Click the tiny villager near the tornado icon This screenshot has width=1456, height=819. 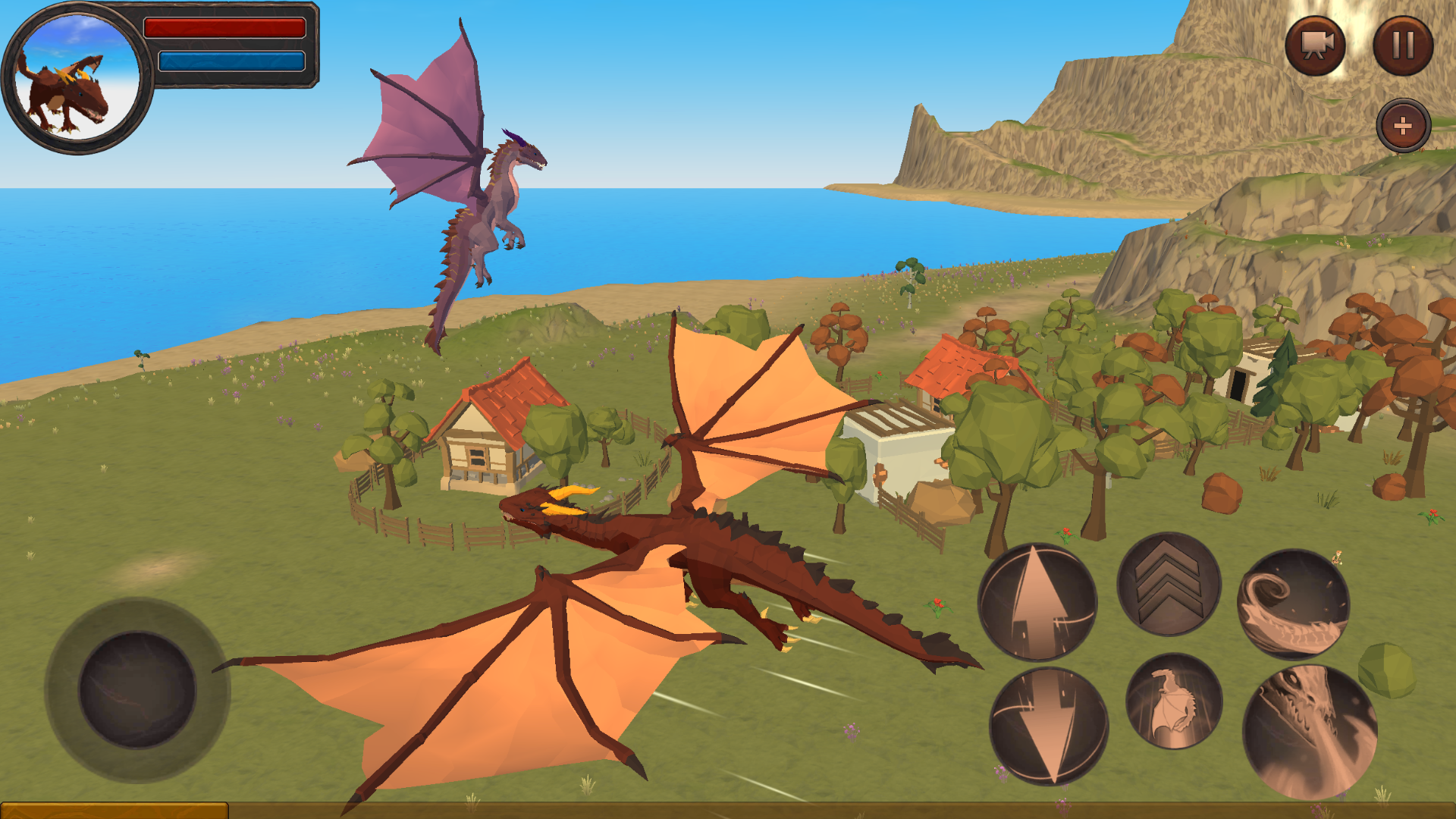pyautogui.click(x=1336, y=557)
